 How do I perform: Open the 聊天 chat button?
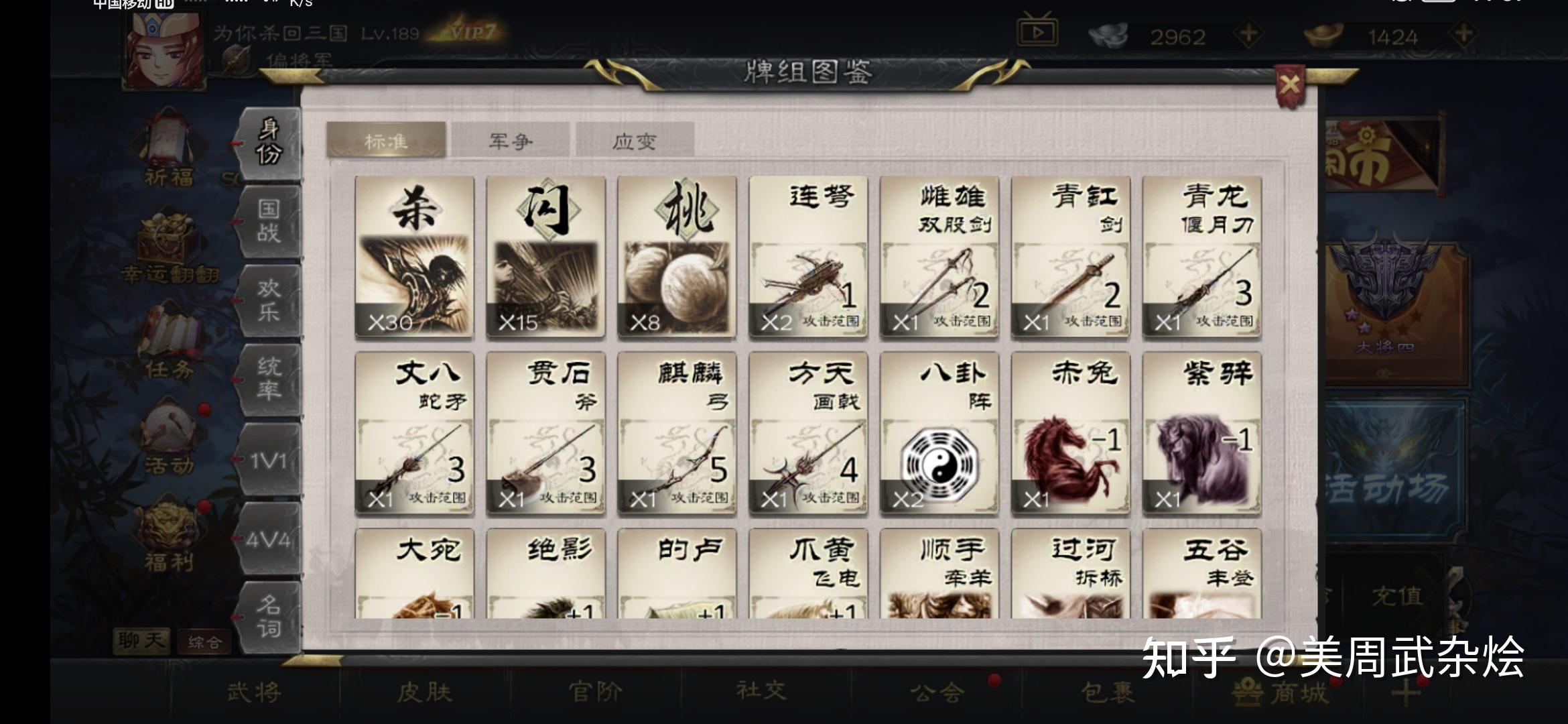143,640
